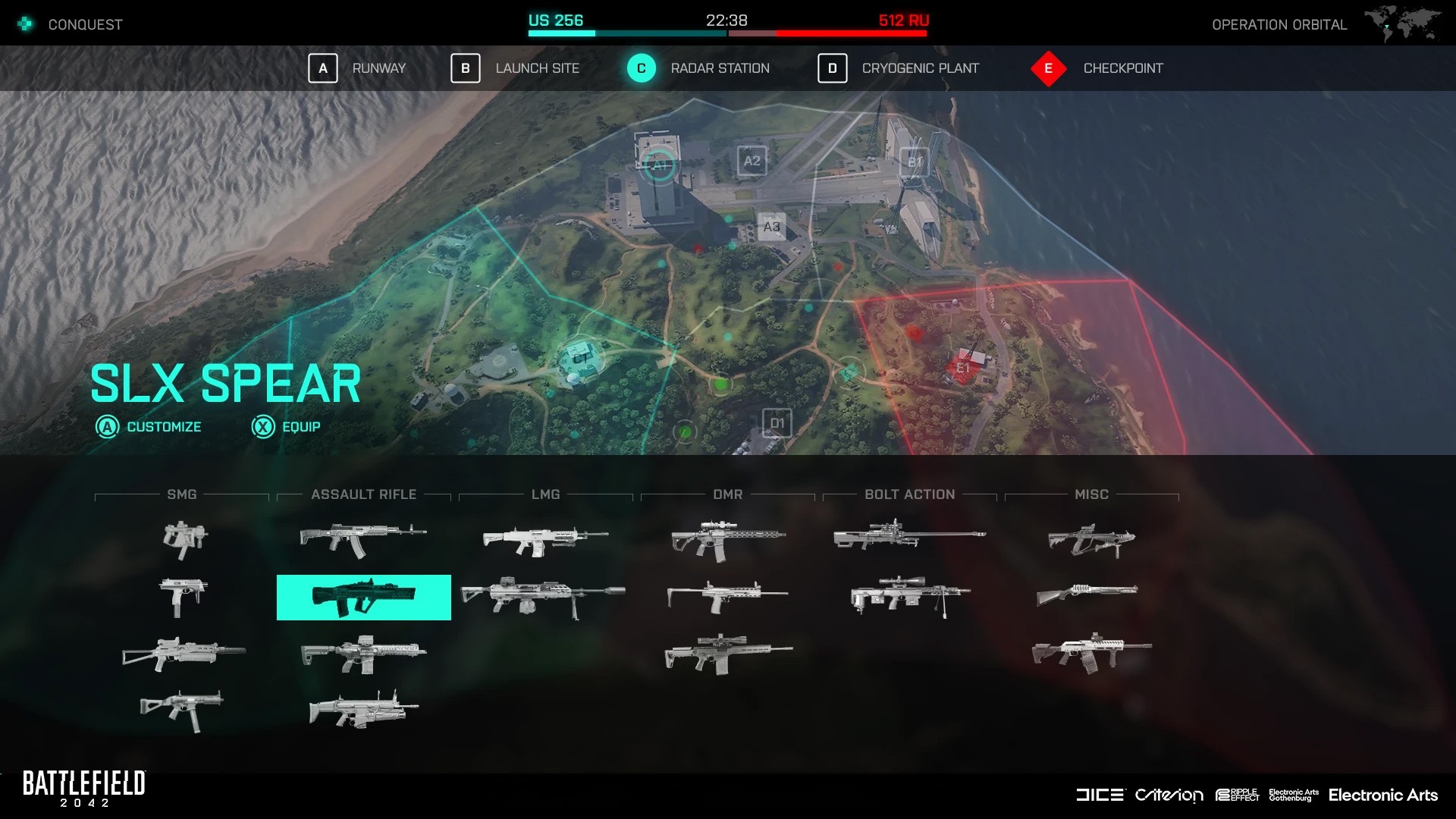Select the bipod LMG with long suppressor
The image size is (1456, 819).
tap(543, 597)
